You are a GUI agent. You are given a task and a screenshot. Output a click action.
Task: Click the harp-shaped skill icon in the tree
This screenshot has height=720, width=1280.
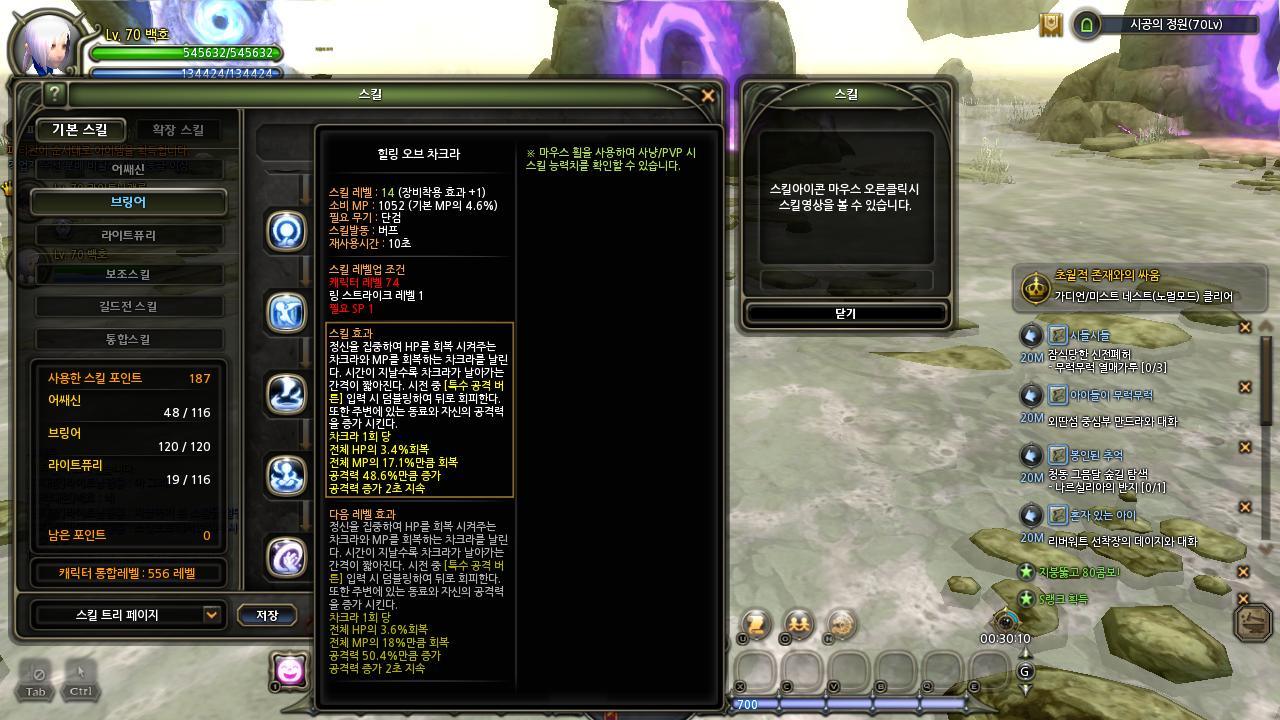[285, 313]
